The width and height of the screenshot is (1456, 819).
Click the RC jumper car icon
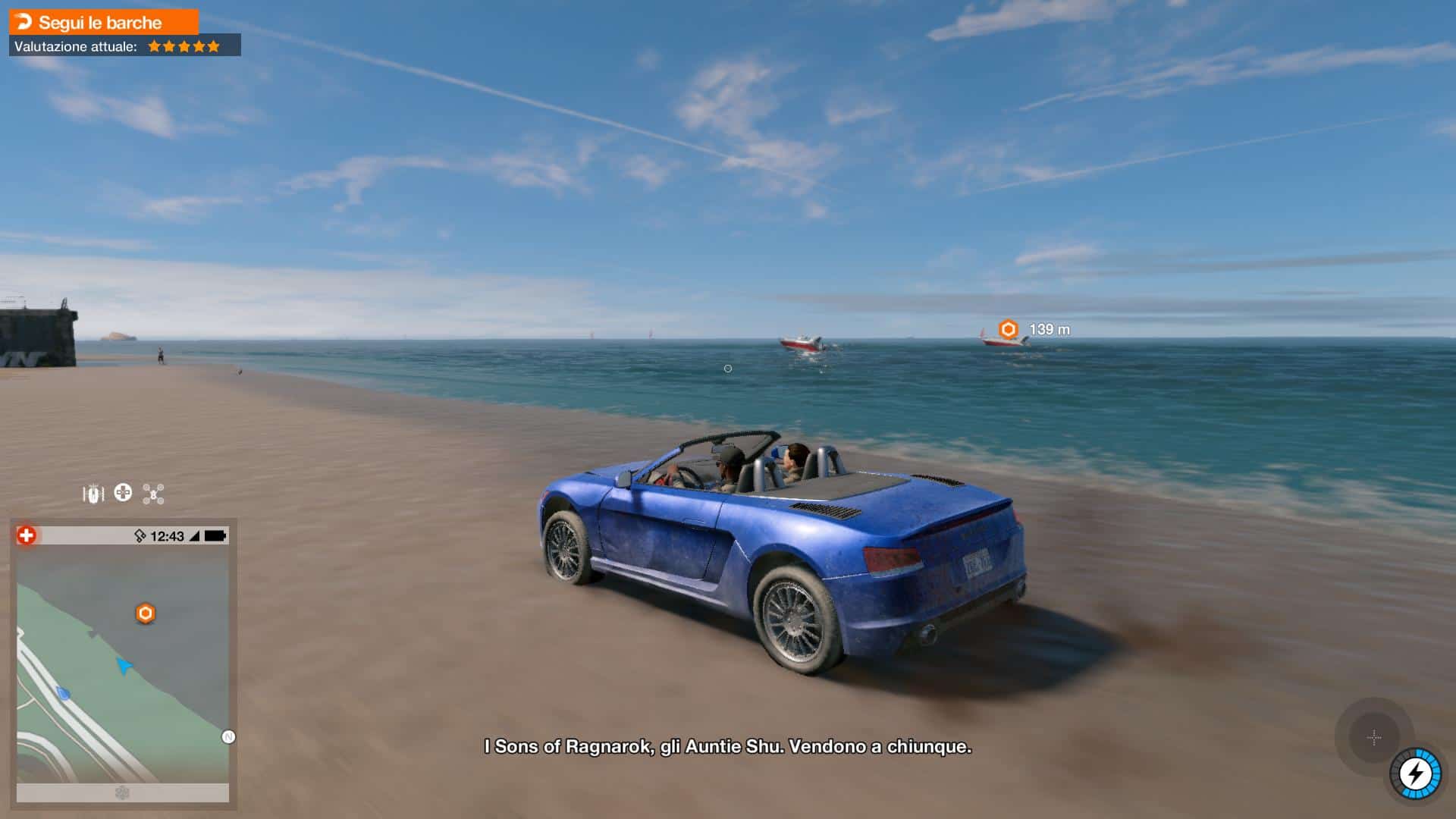click(93, 494)
